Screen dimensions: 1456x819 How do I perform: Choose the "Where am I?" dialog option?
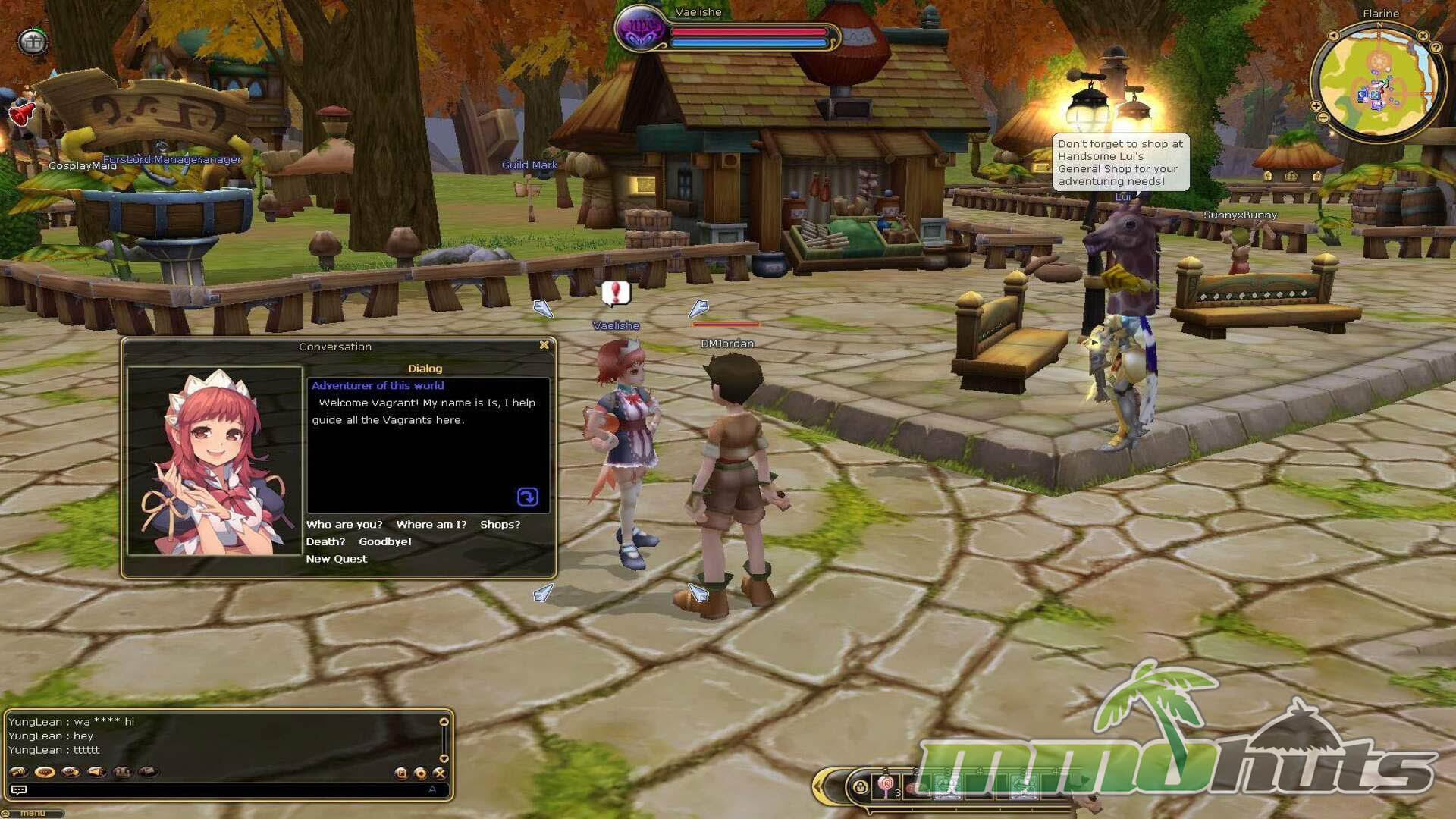[431, 524]
